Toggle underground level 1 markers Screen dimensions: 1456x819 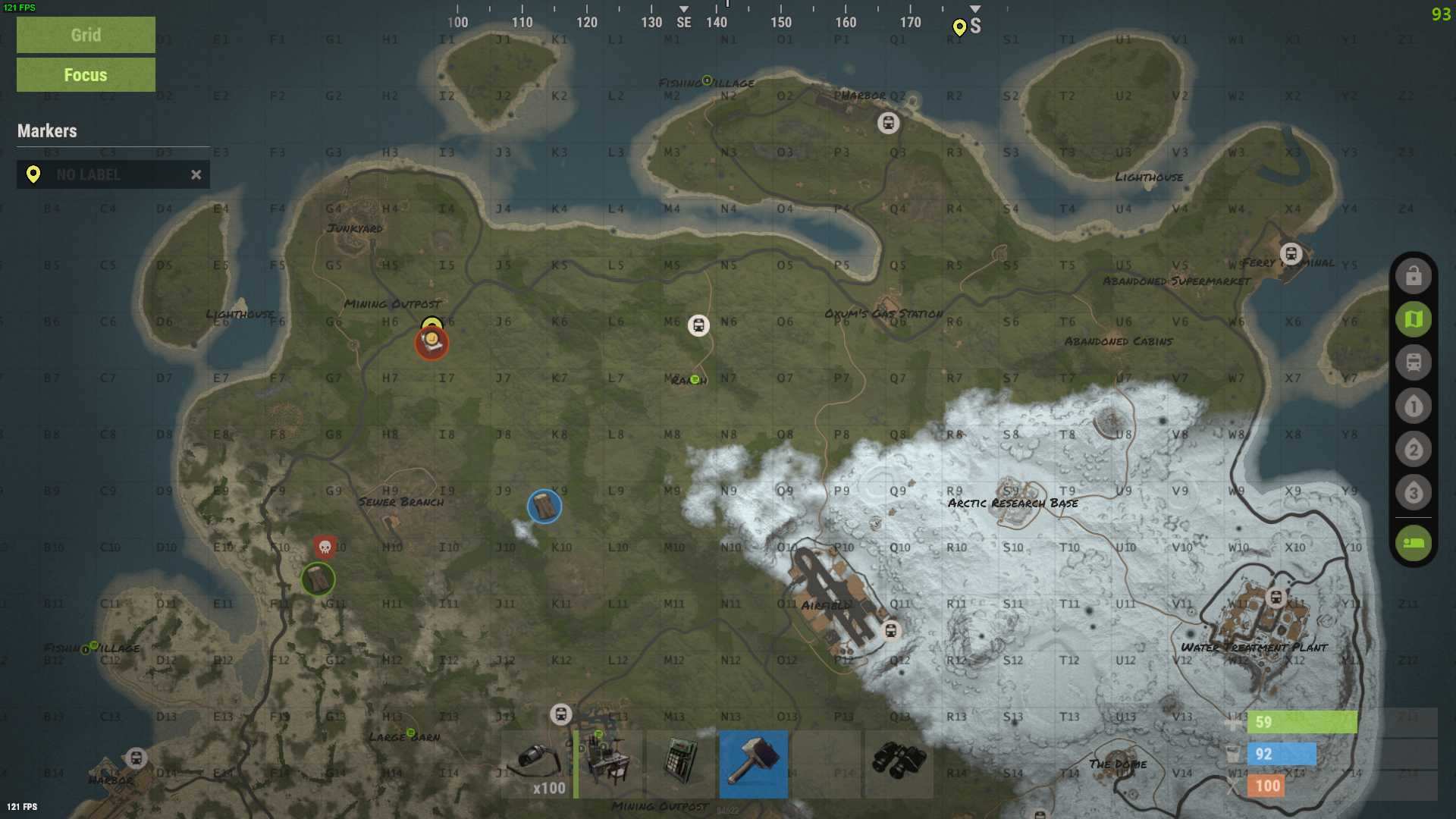pyautogui.click(x=1412, y=406)
